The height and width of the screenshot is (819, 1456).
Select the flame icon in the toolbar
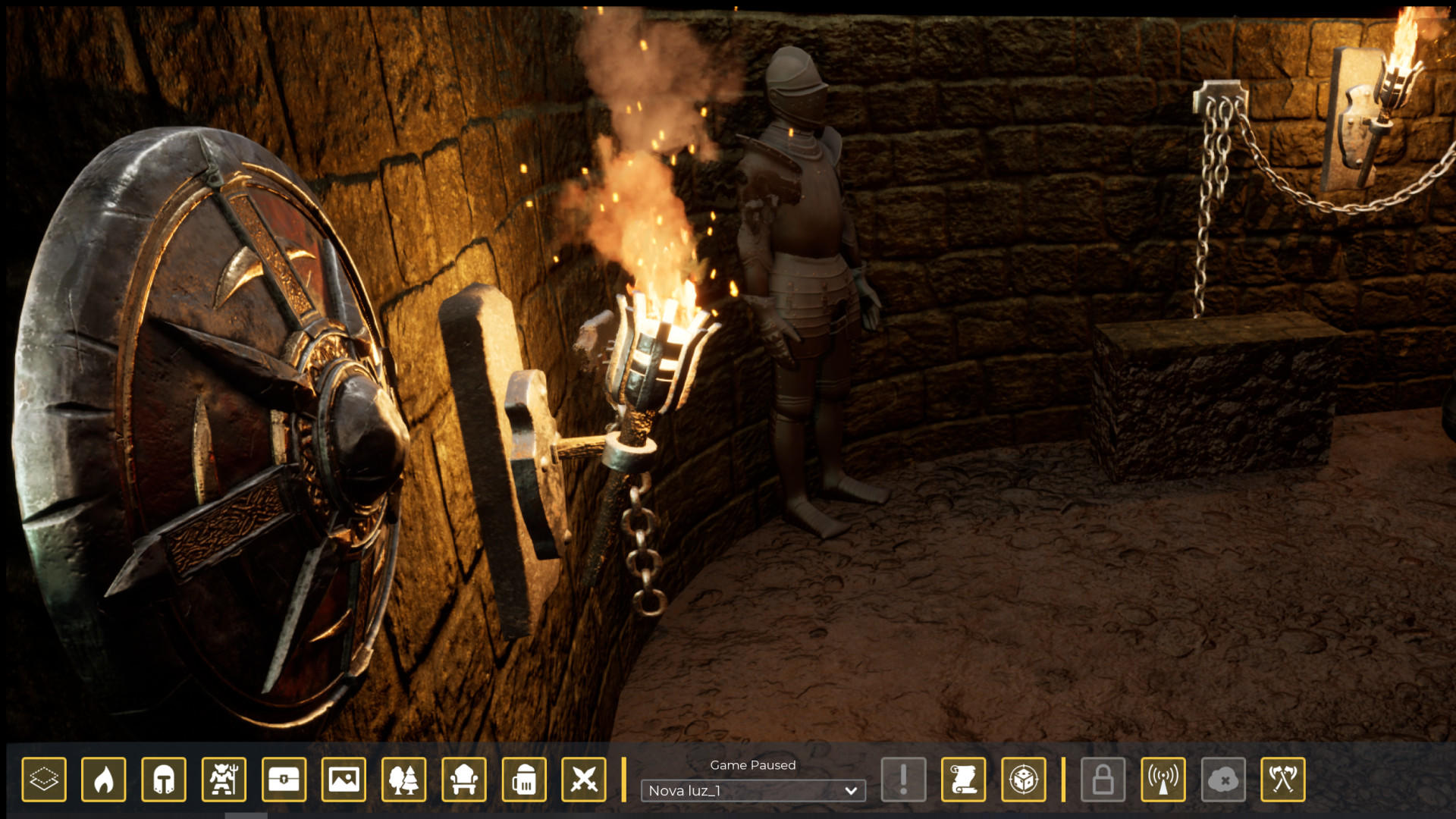(x=104, y=779)
